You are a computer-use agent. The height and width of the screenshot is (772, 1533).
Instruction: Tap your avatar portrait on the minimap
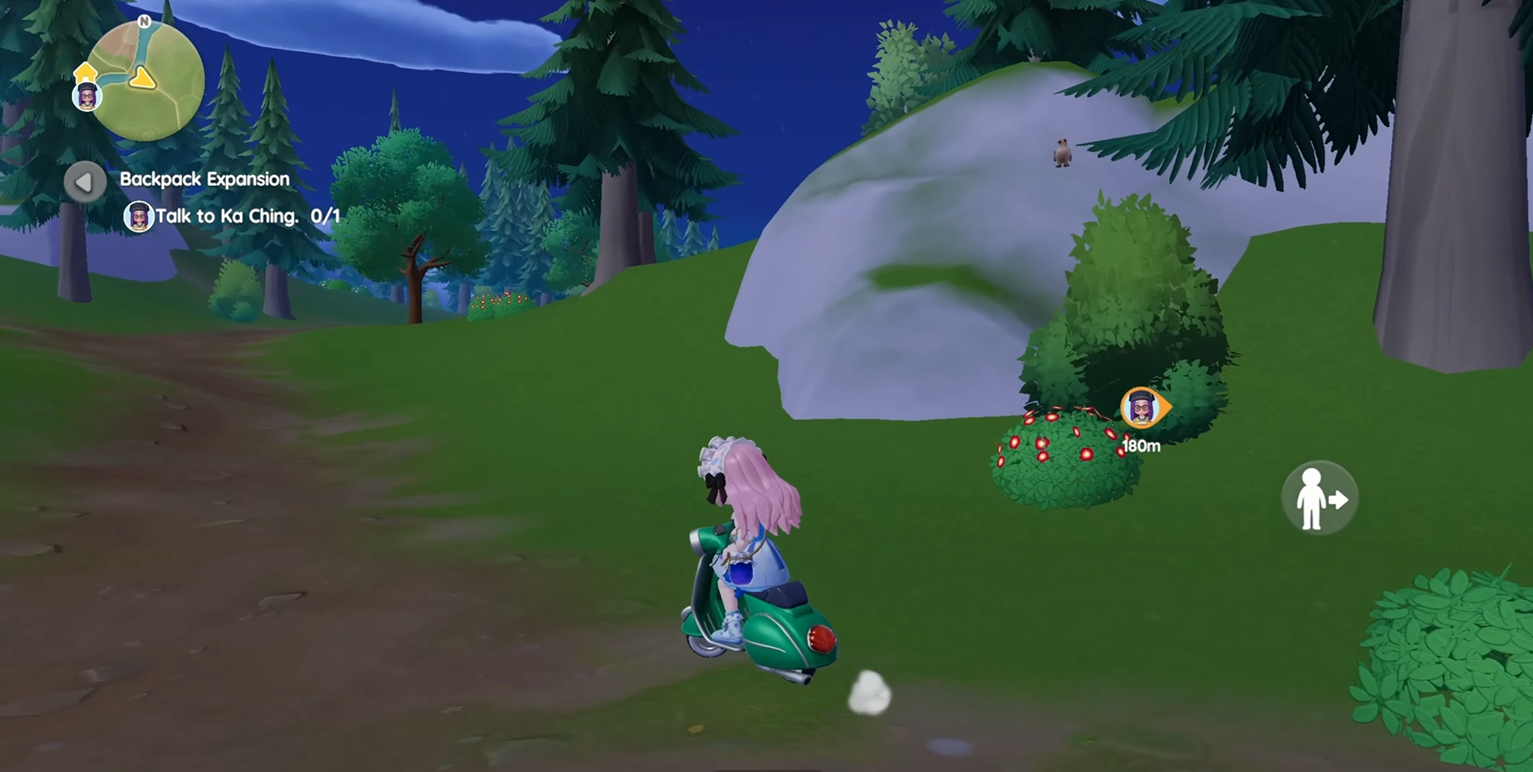click(x=88, y=97)
